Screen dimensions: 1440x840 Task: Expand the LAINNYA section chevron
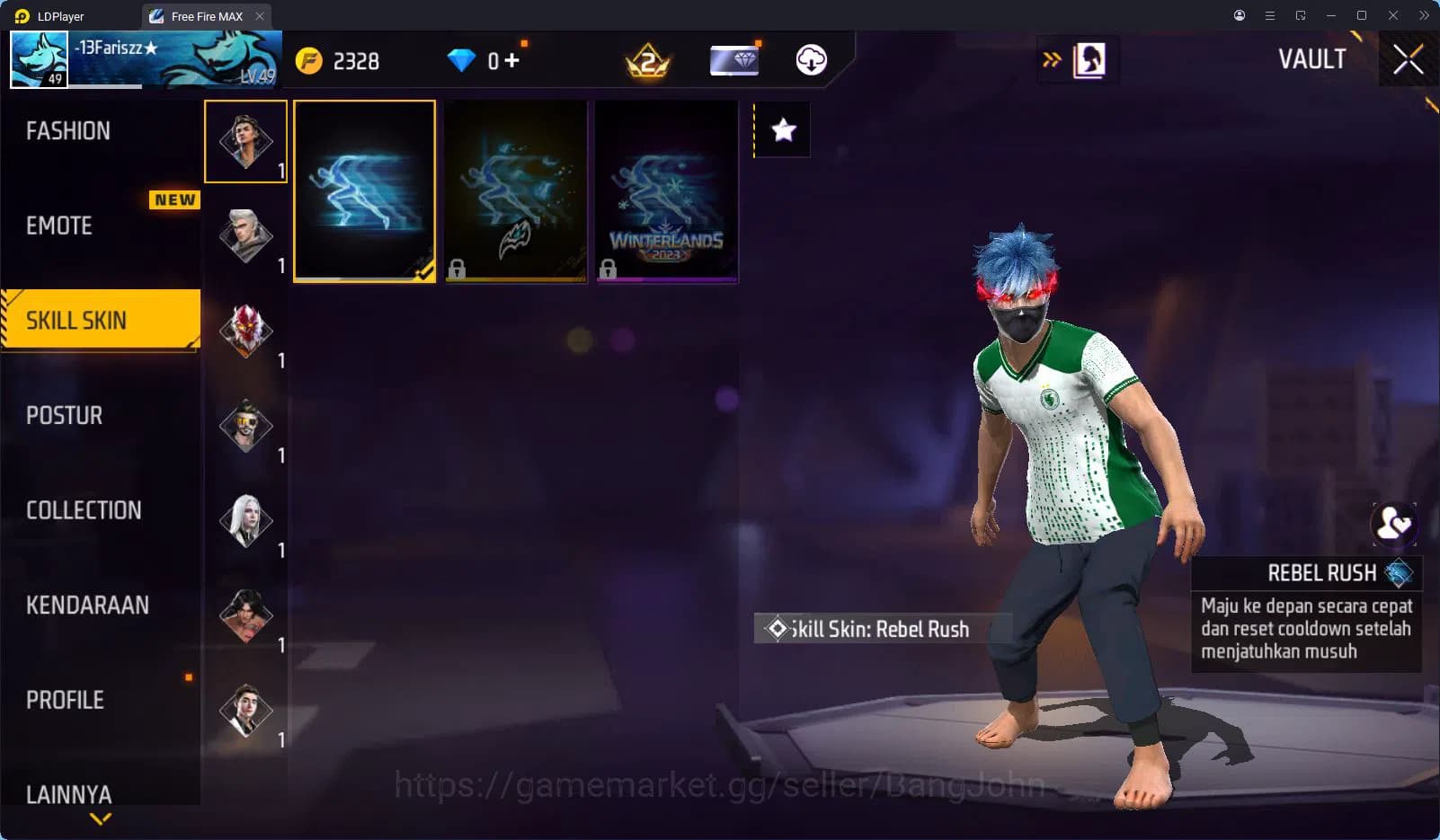click(x=99, y=818)
